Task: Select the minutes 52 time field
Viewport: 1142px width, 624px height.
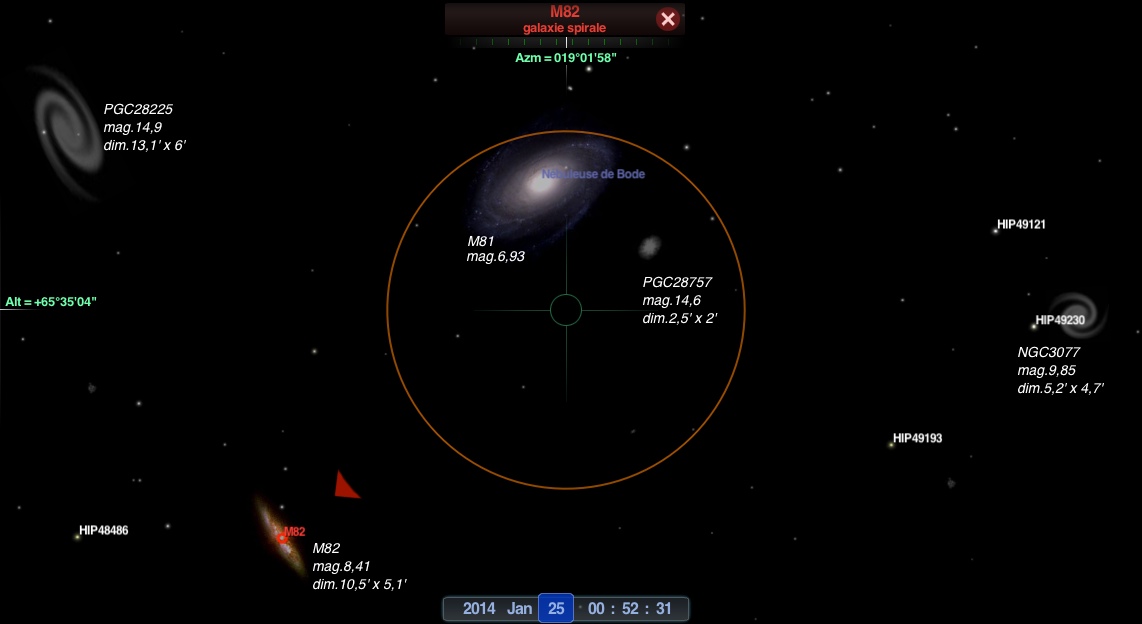Action: click(630, 608)
